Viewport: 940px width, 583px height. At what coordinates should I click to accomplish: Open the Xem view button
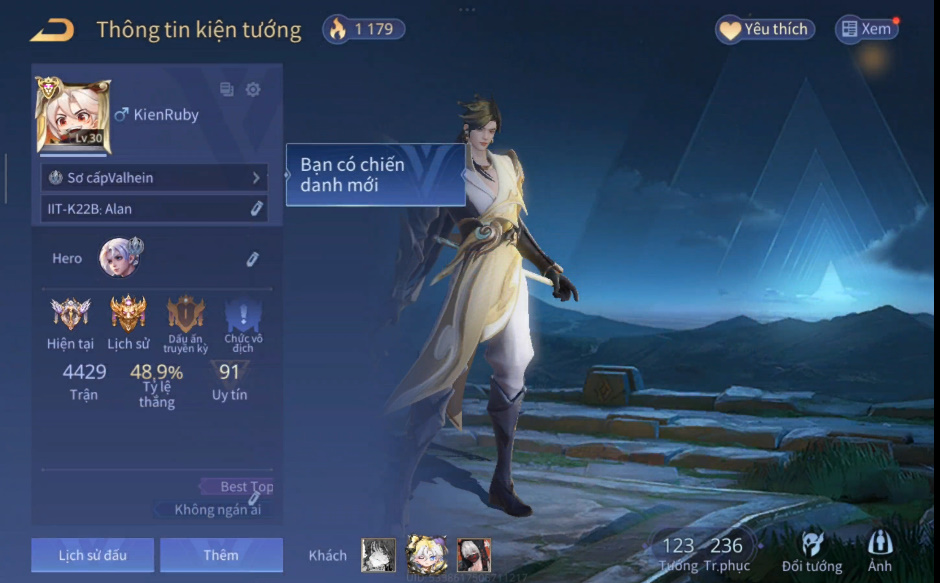pyautogui.click(x=866, y=29)
